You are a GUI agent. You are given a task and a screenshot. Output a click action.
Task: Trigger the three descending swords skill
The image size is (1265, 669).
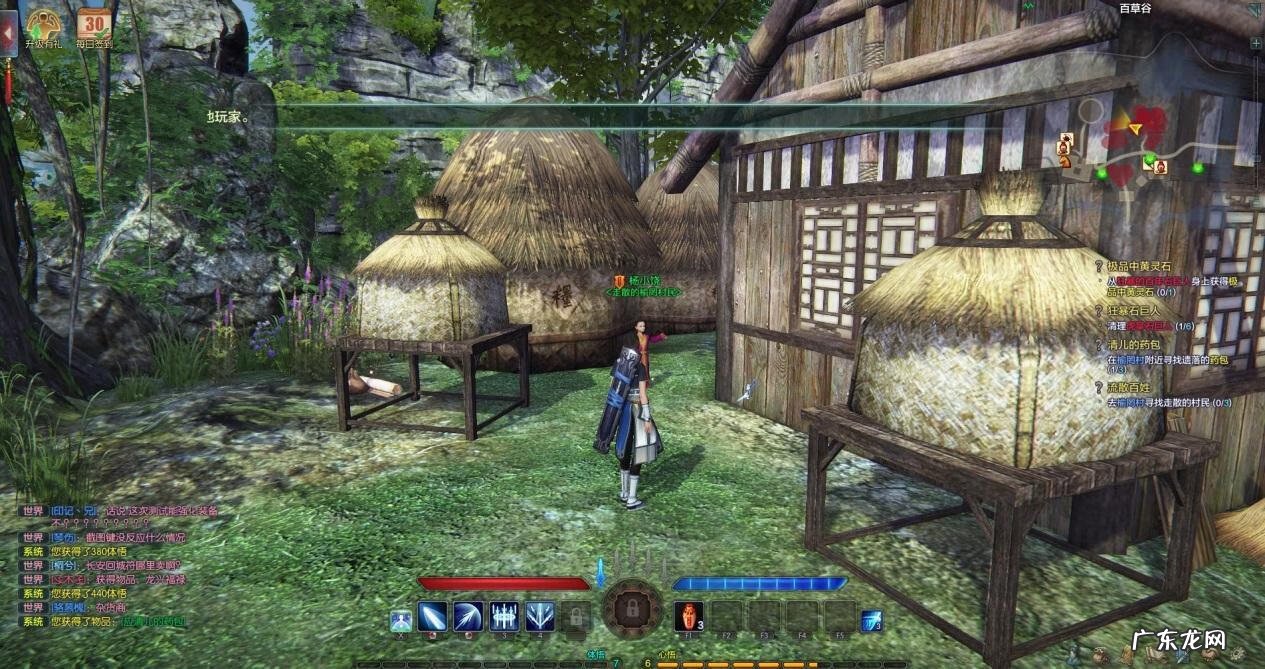click(x=503, y=616)
